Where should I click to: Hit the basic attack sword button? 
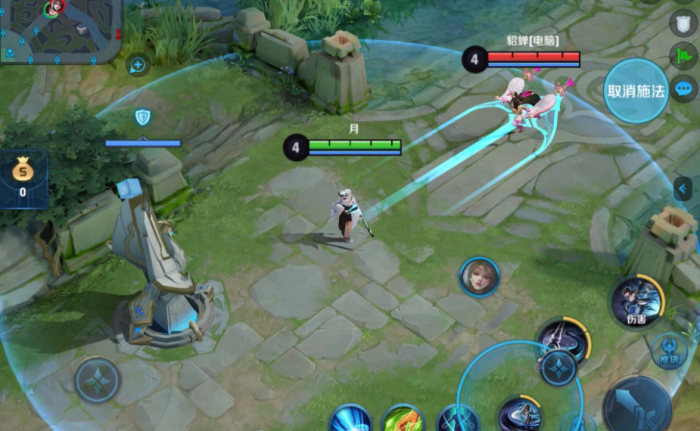click(636, 405)
